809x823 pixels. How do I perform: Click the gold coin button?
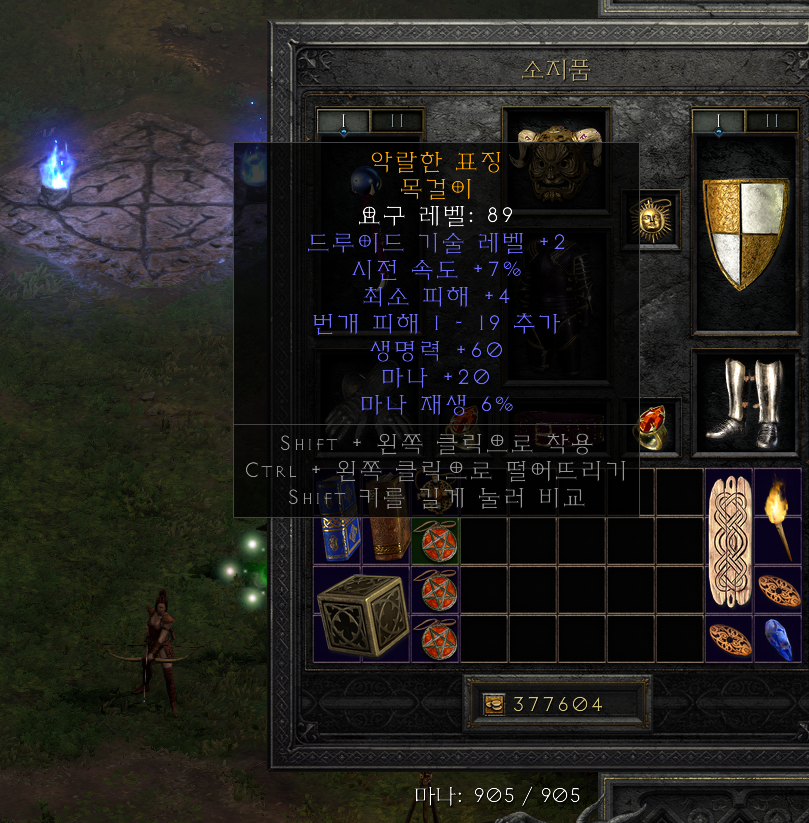coord(494,703)
